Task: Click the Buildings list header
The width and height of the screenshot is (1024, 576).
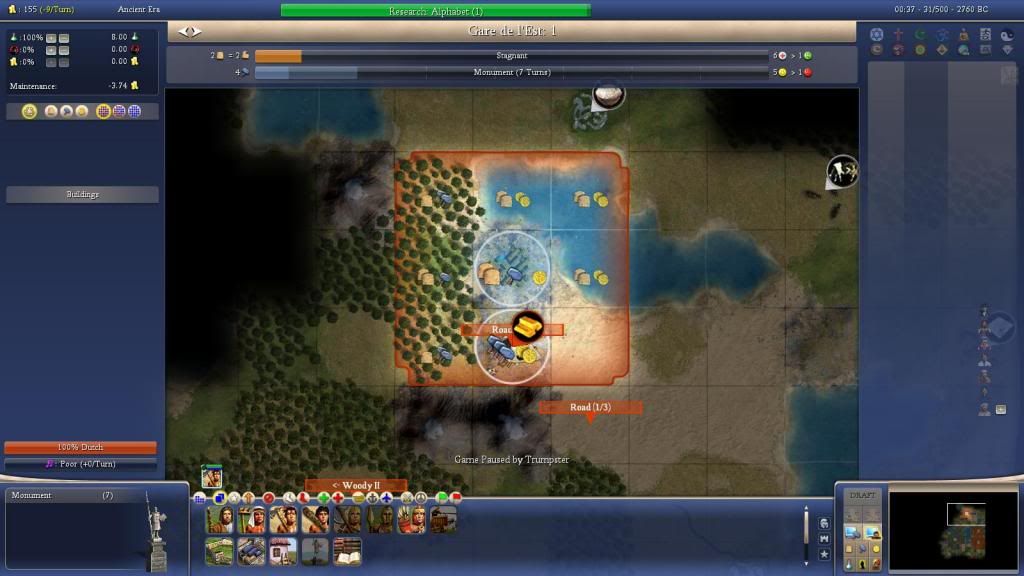Action: click(x=82, y=194)
